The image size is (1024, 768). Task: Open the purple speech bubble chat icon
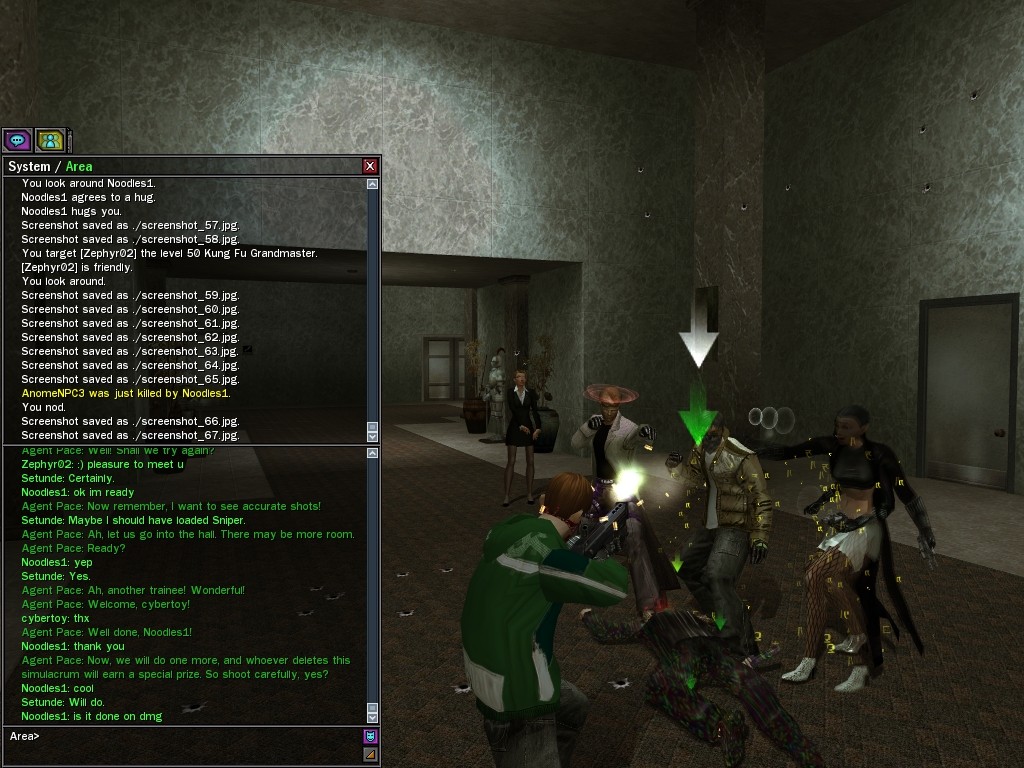(x=17, y=141)
